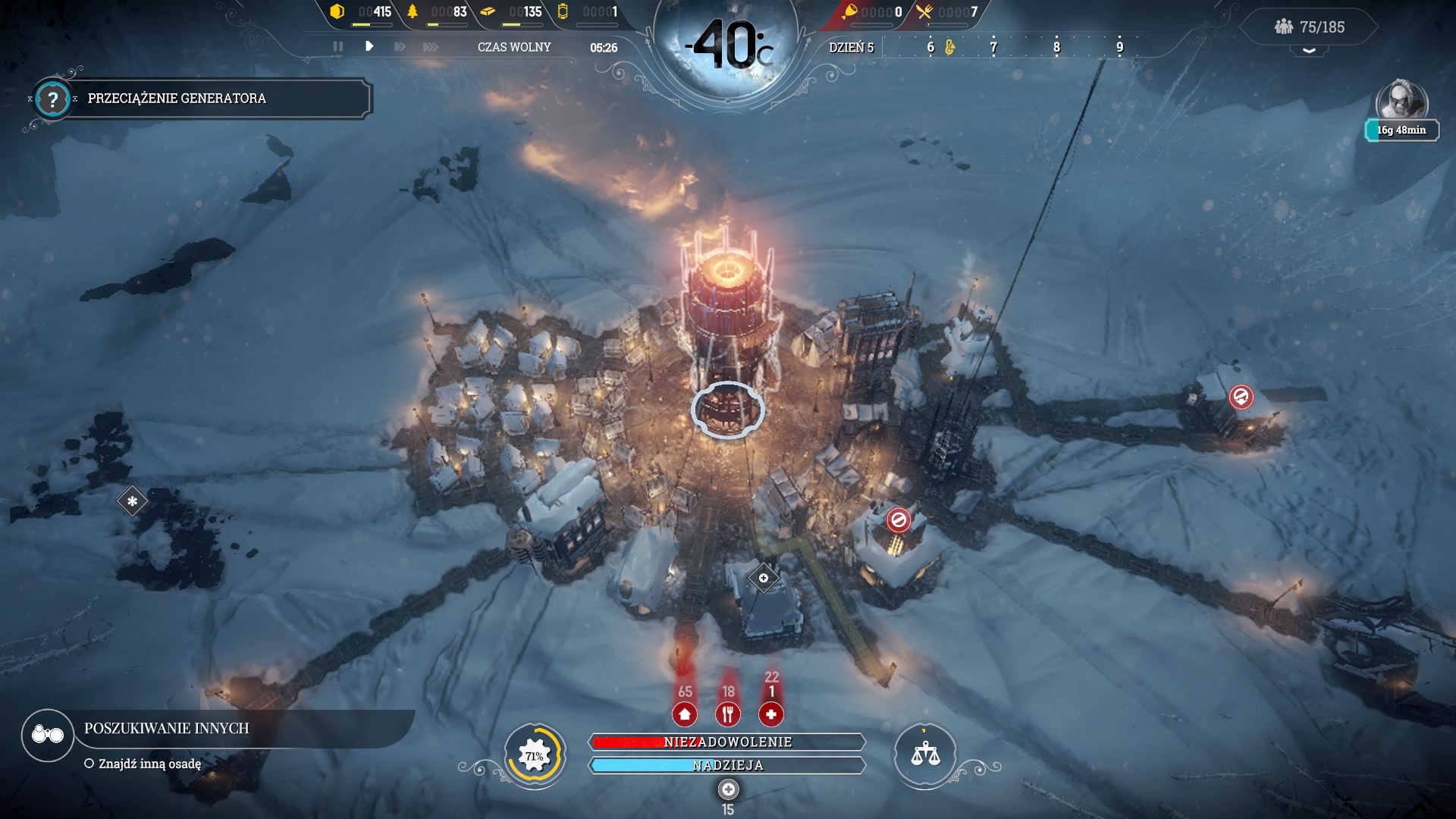Click the red homeless house alert icon
The width and height of the screenshot is (1456, 819).
[x=685, y=713]
